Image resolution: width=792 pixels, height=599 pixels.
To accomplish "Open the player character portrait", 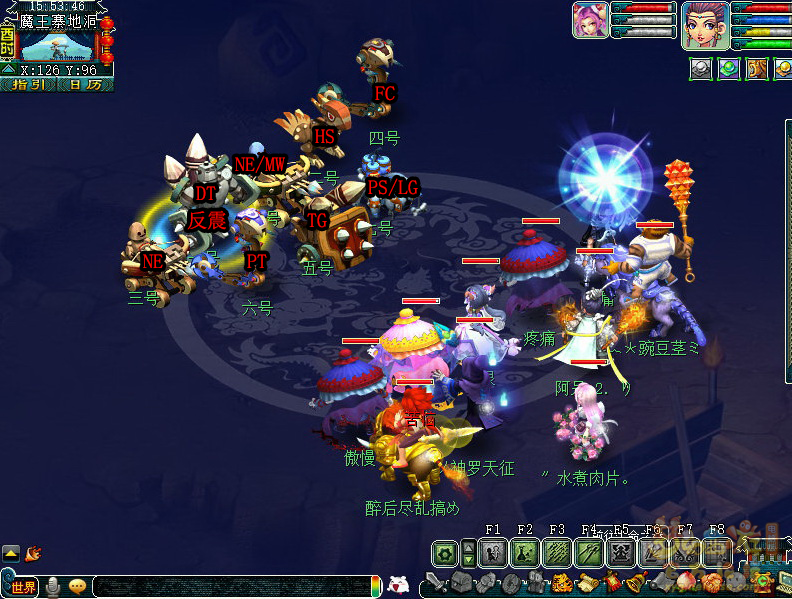I will [x=704, y=24].
